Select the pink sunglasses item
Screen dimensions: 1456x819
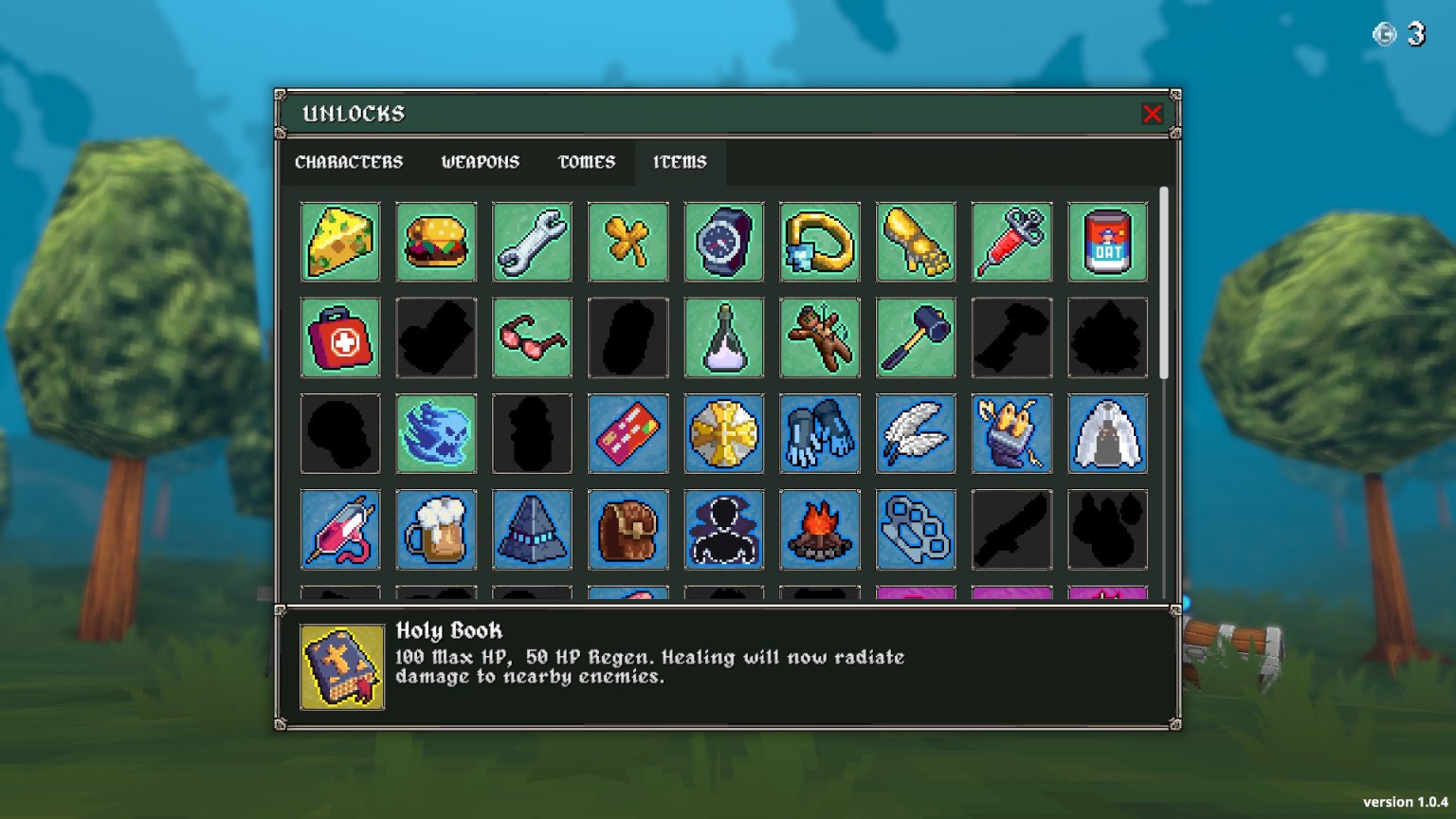coord(532,337)
